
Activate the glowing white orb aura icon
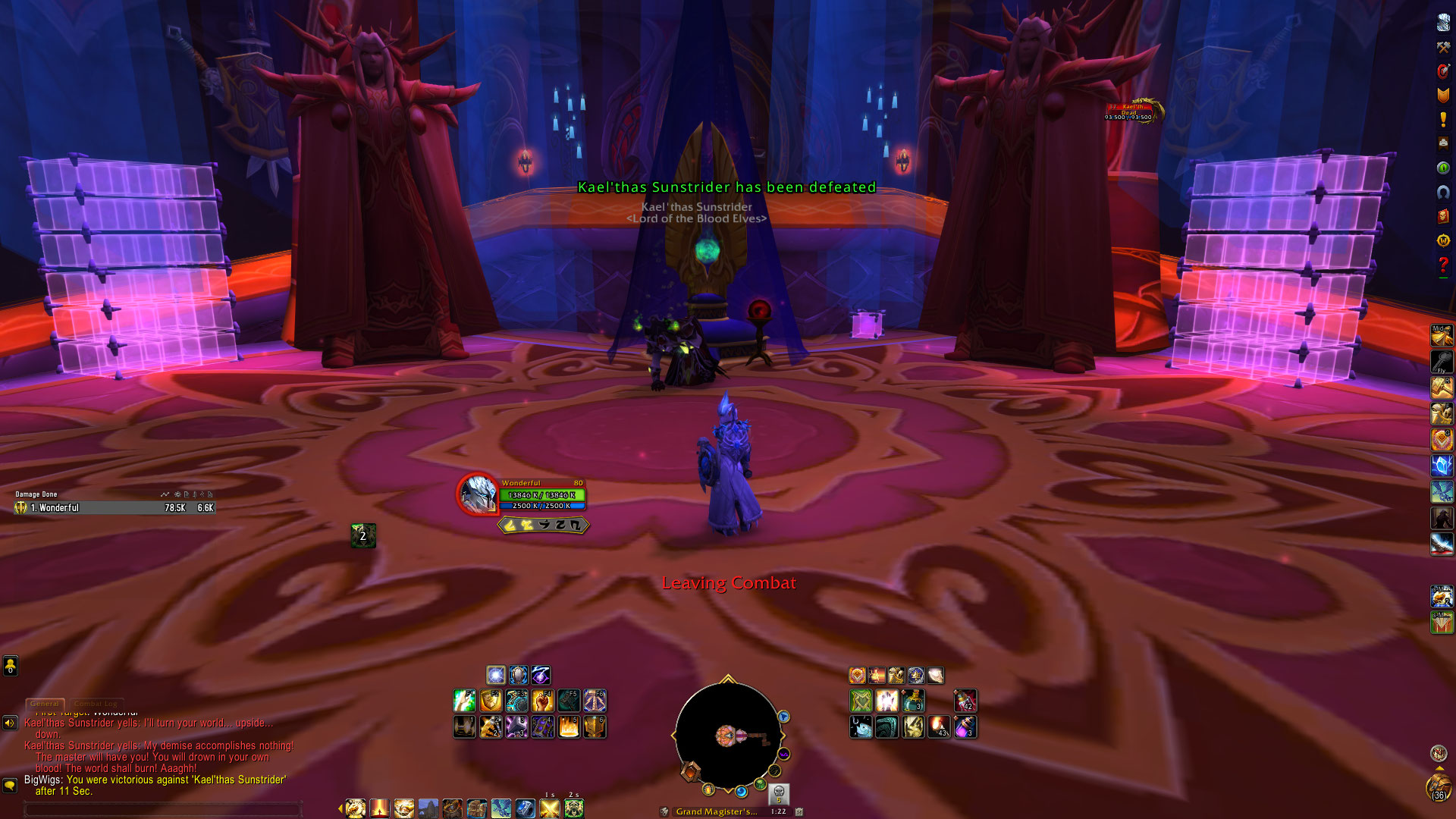click(495, 675)
